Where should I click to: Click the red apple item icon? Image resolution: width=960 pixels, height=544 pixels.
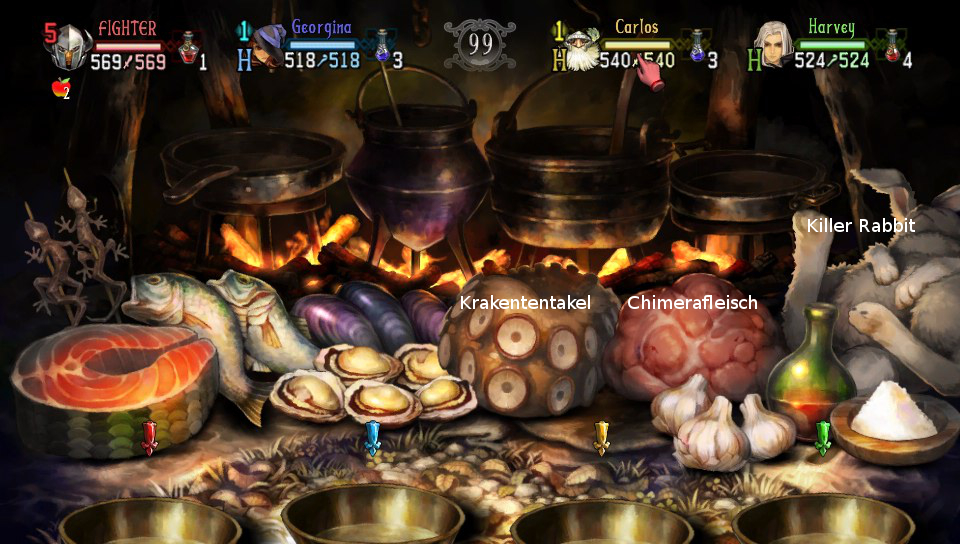pos(59,88)
